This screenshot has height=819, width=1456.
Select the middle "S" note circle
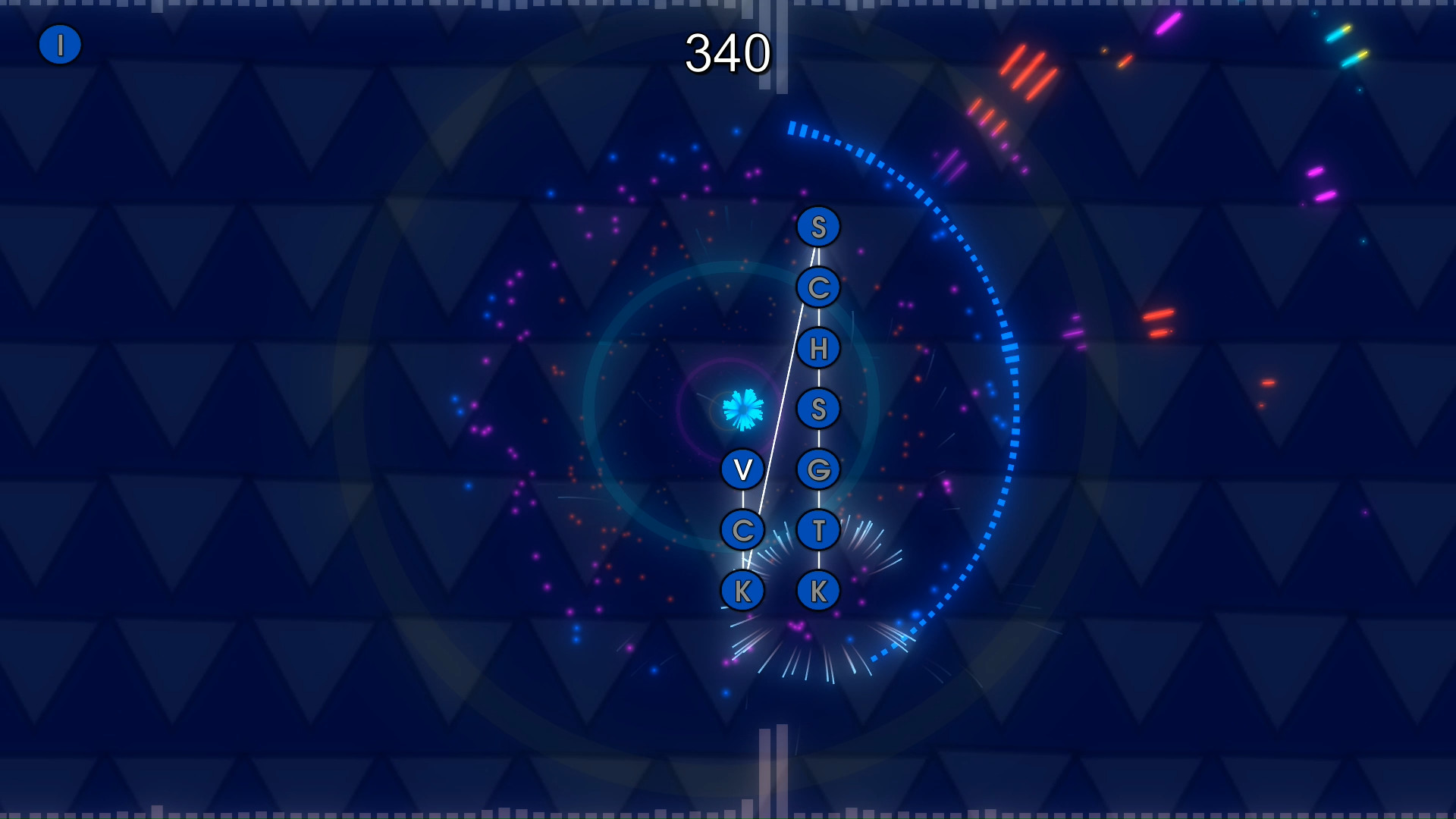pos(817,409)
